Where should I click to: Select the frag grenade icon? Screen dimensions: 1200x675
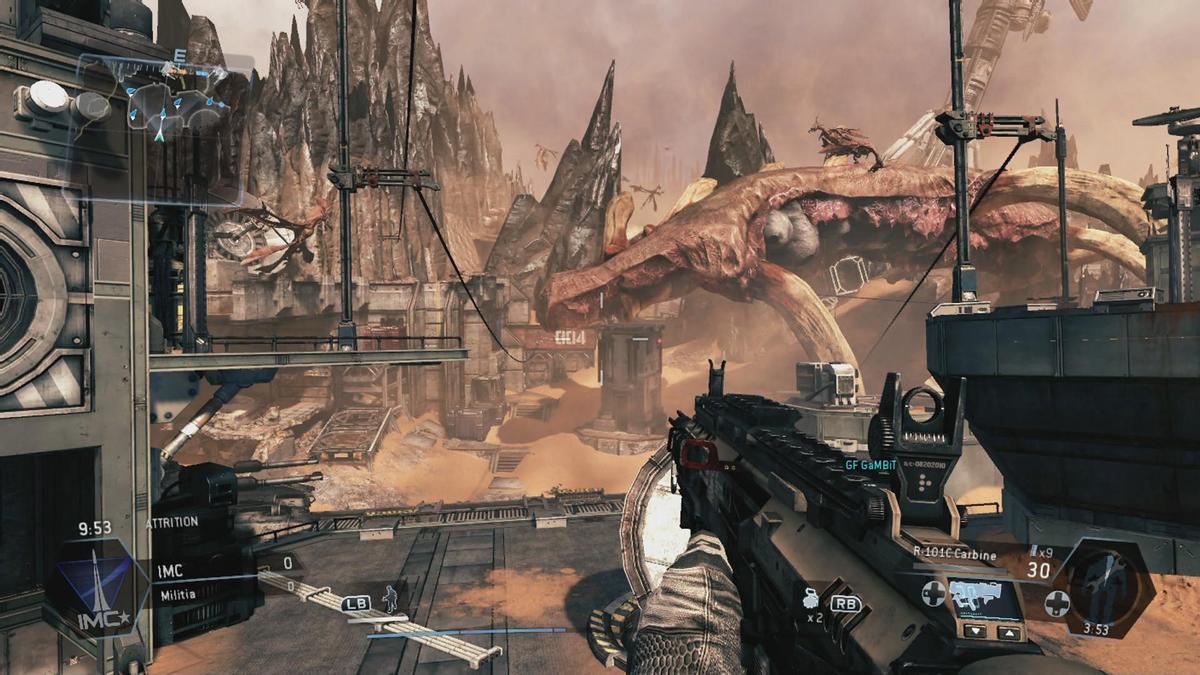812,600
